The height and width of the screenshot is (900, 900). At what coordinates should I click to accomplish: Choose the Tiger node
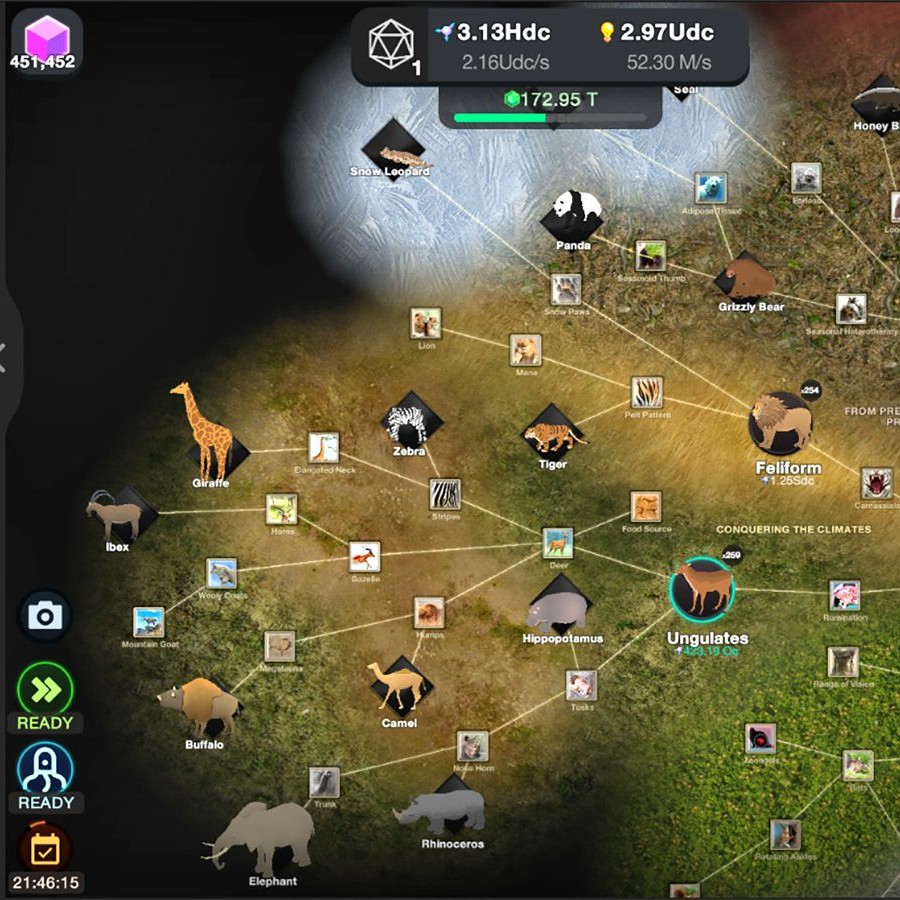pos(553,435)
